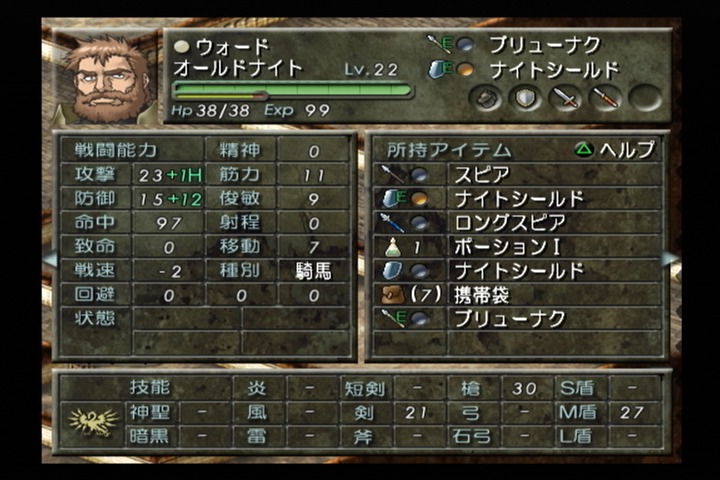
Task: Click the round broad sword skill icon
Action: 566,97
